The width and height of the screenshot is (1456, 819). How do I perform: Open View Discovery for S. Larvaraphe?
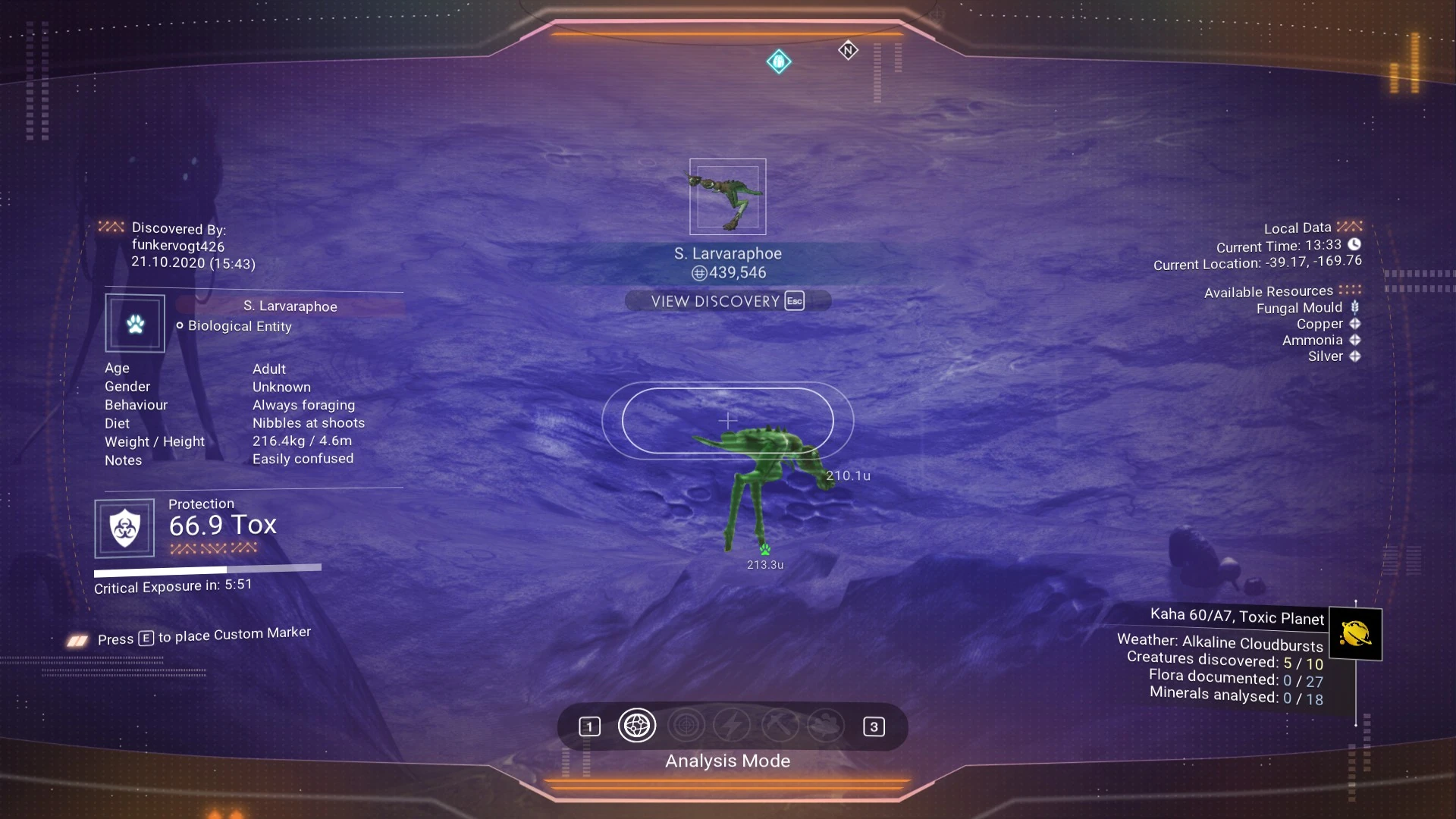point(727,301)
